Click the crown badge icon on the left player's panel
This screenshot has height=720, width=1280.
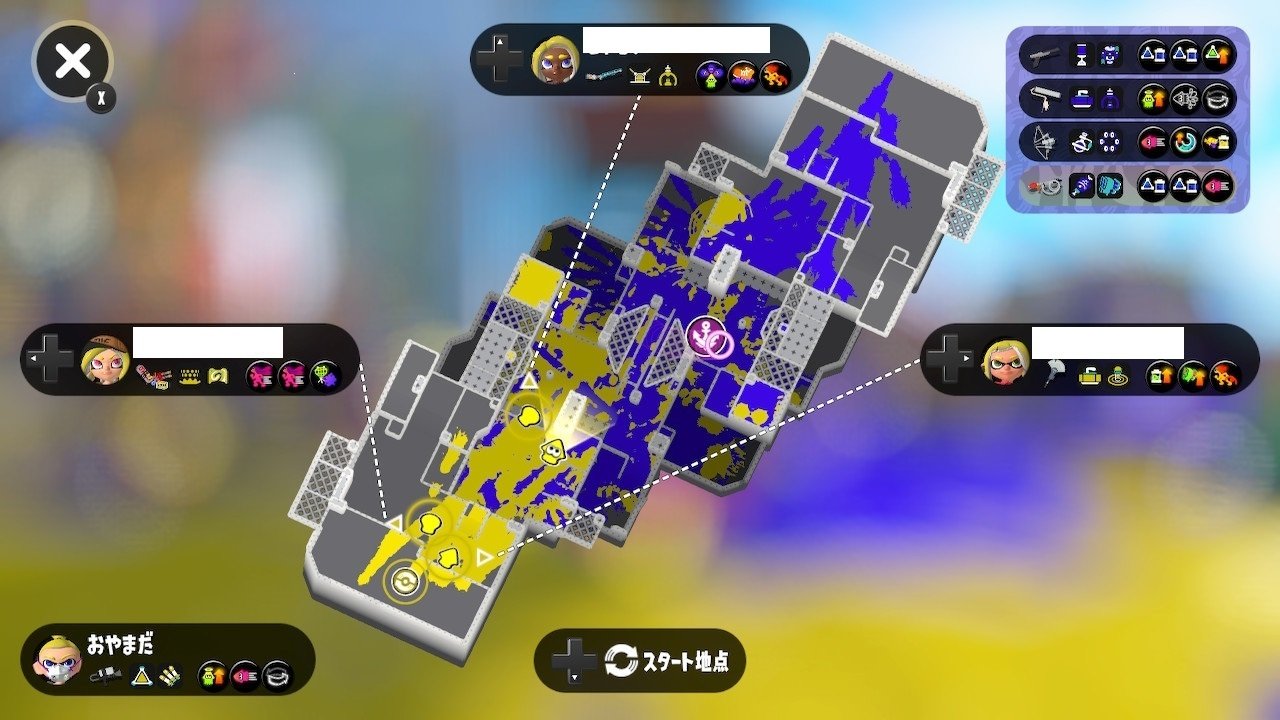click(x=189, y=376)
